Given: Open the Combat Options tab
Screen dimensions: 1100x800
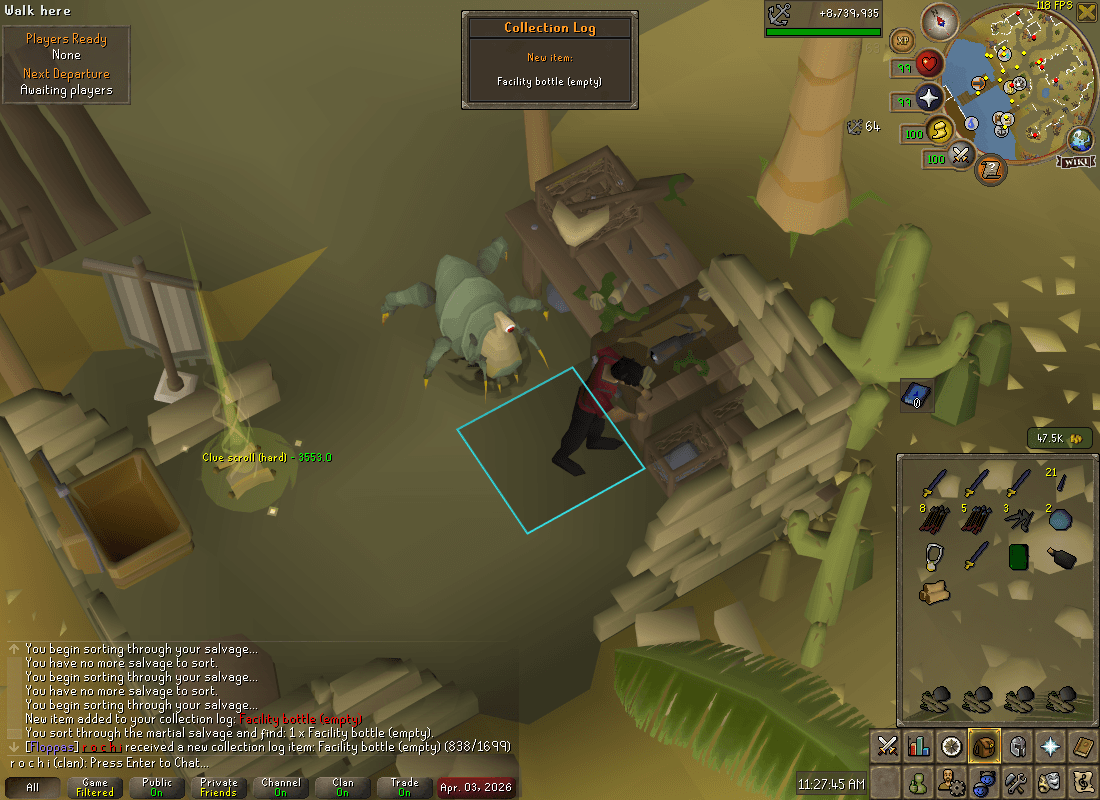Looking at the screenshot, I should point(887,746).
